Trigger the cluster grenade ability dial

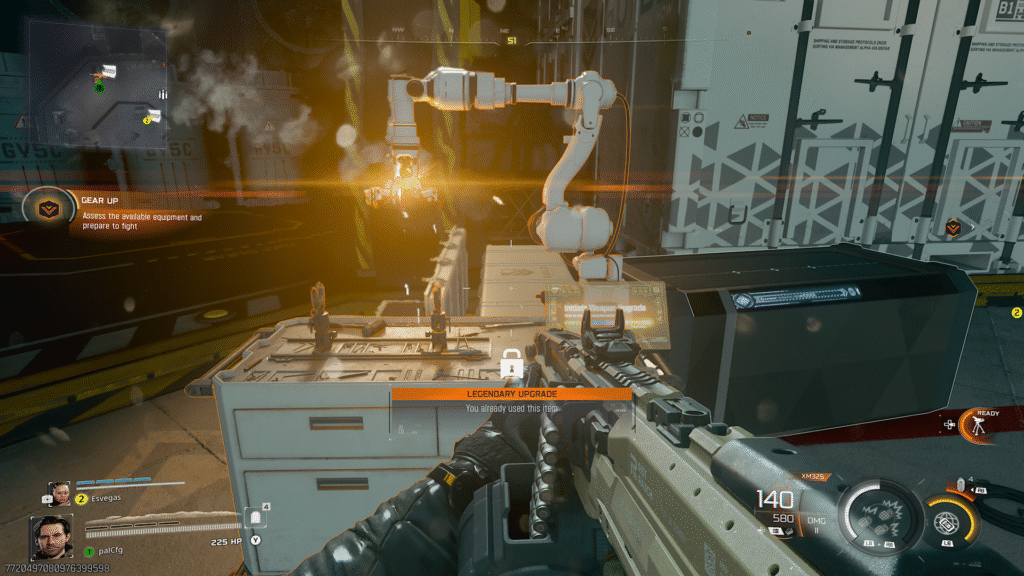pos(877,514)
